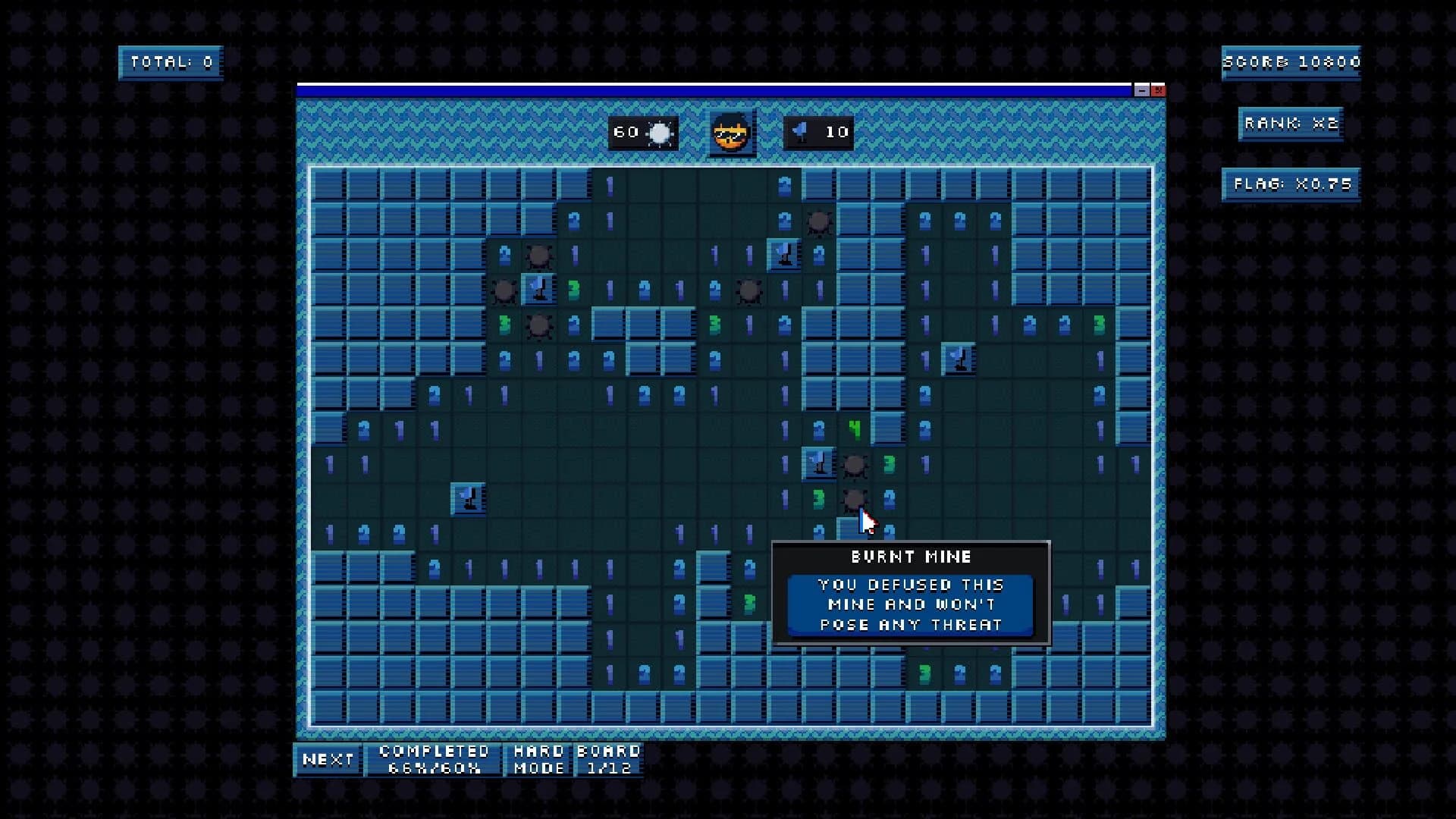This screenshot has width=1456, height=819.
Task: Click the flagged tile above the green 4
Action: (817, 463)
